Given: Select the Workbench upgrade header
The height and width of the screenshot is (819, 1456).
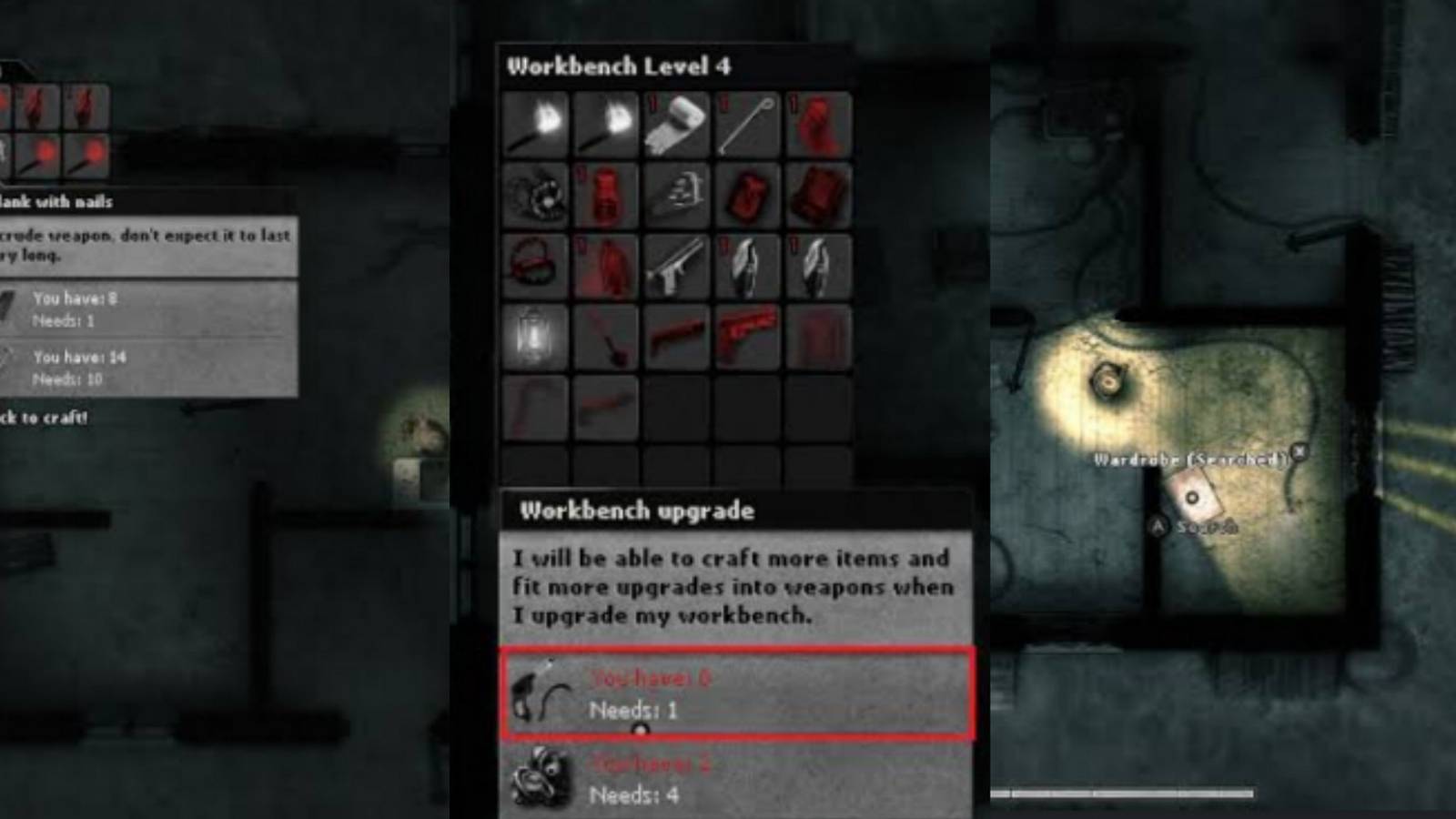Looking at the screenshot, I should coord(637,511).
